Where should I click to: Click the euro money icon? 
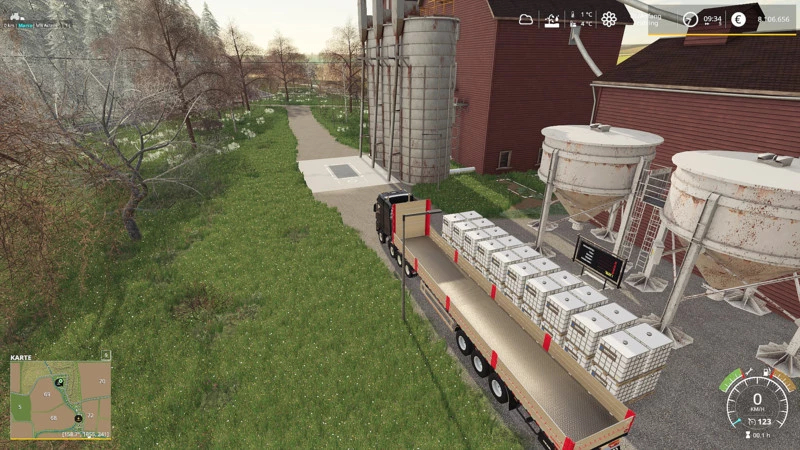pyautogui.click(x=738, y=19)
